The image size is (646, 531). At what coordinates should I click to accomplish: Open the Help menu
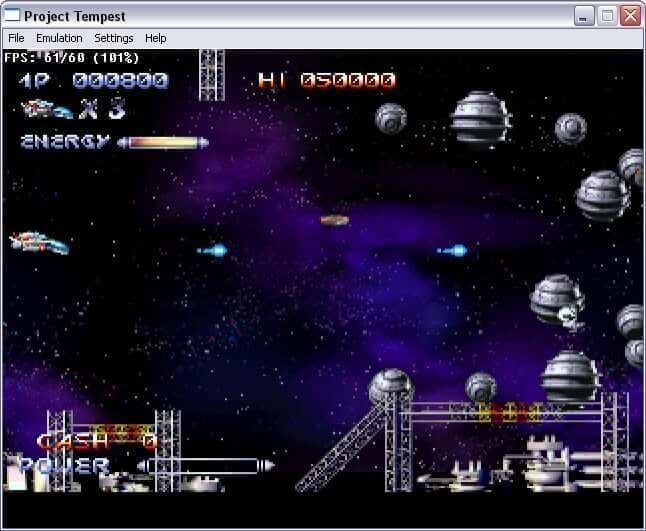pyautogui.click(x=155, y=38)
